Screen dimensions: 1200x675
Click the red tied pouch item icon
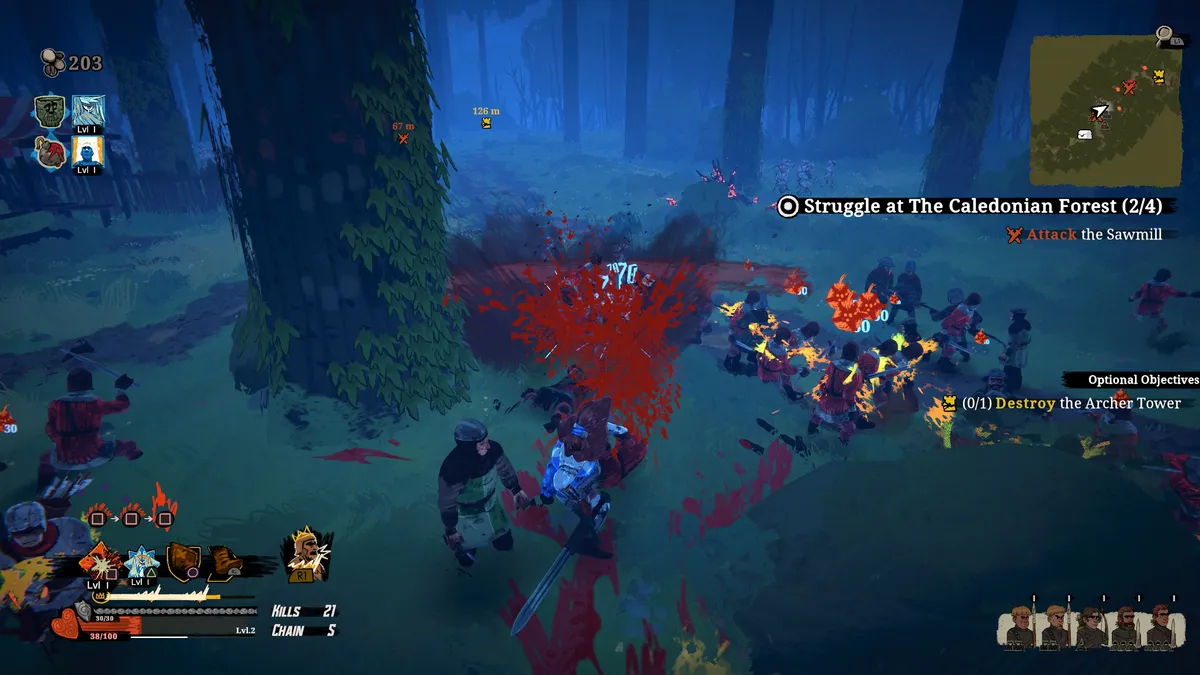click(x=50, y=152)
